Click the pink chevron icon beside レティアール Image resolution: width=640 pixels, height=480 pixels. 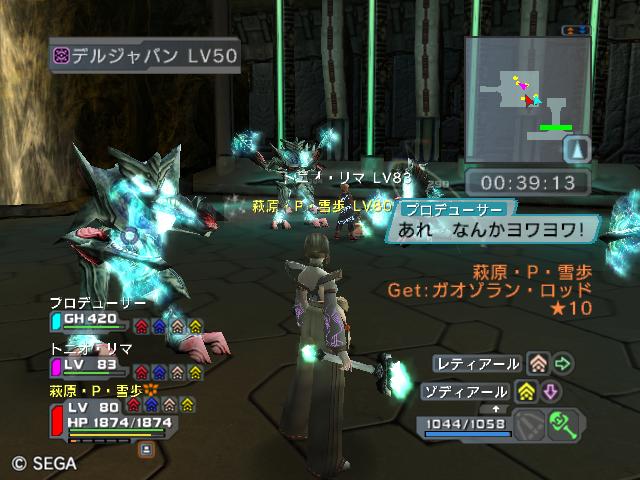tap(539, 363)
